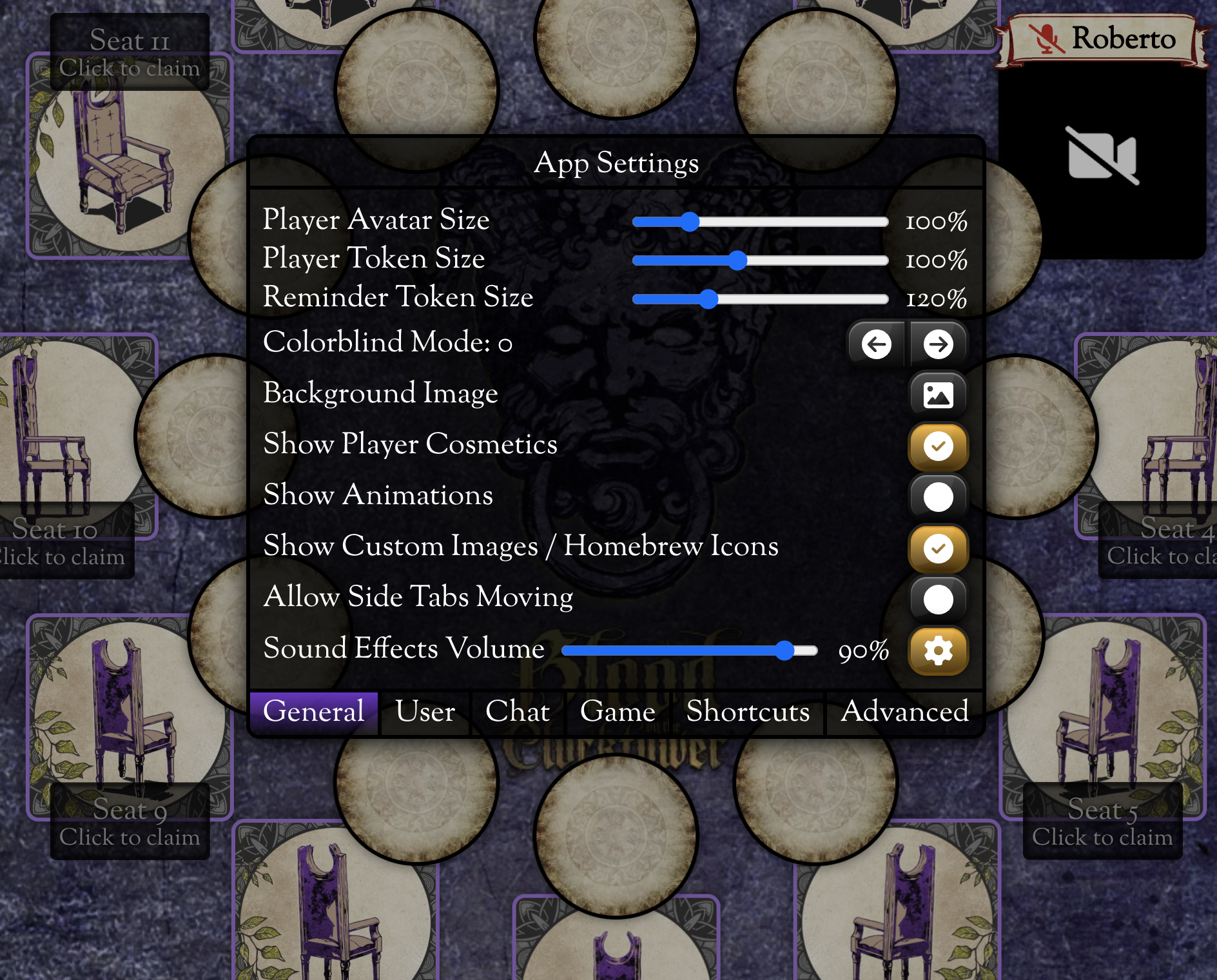Switch to the User settings tab

point(425,712)
